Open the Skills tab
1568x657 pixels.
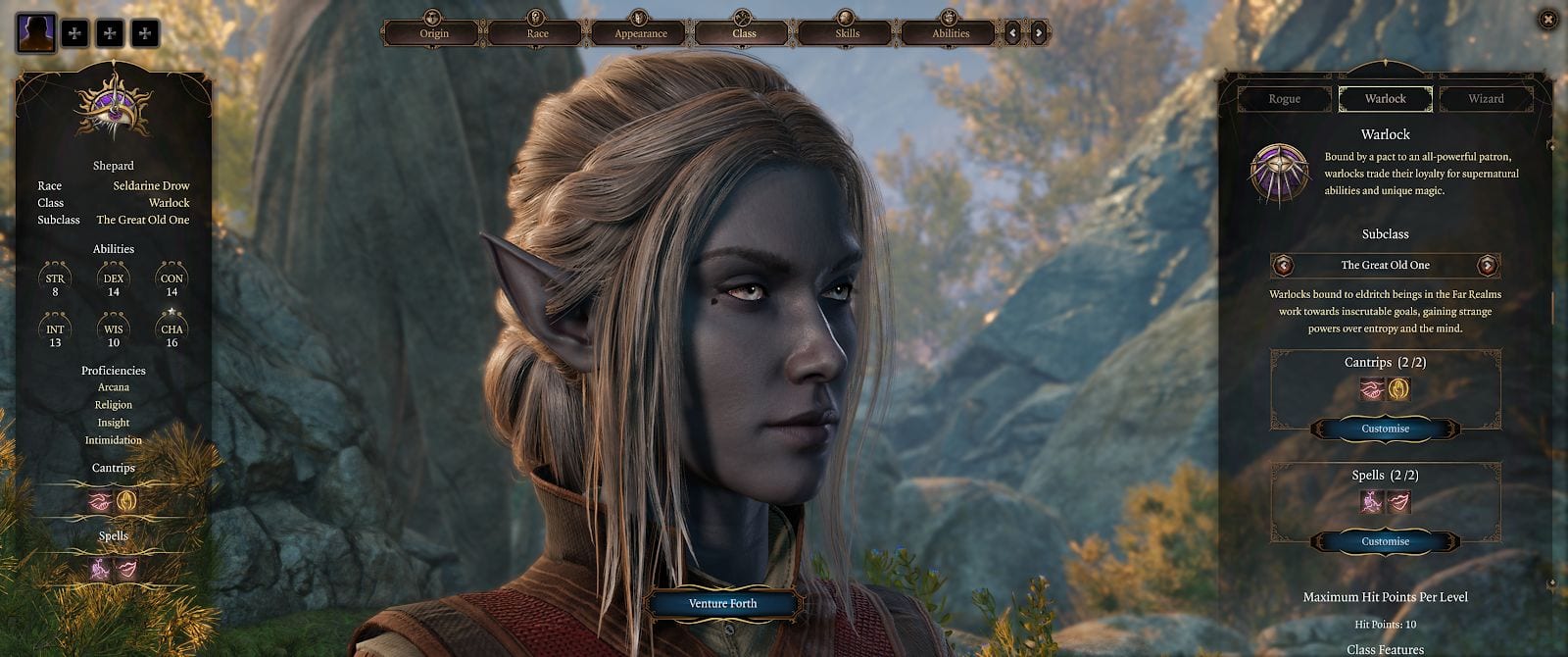click(847, 33)
